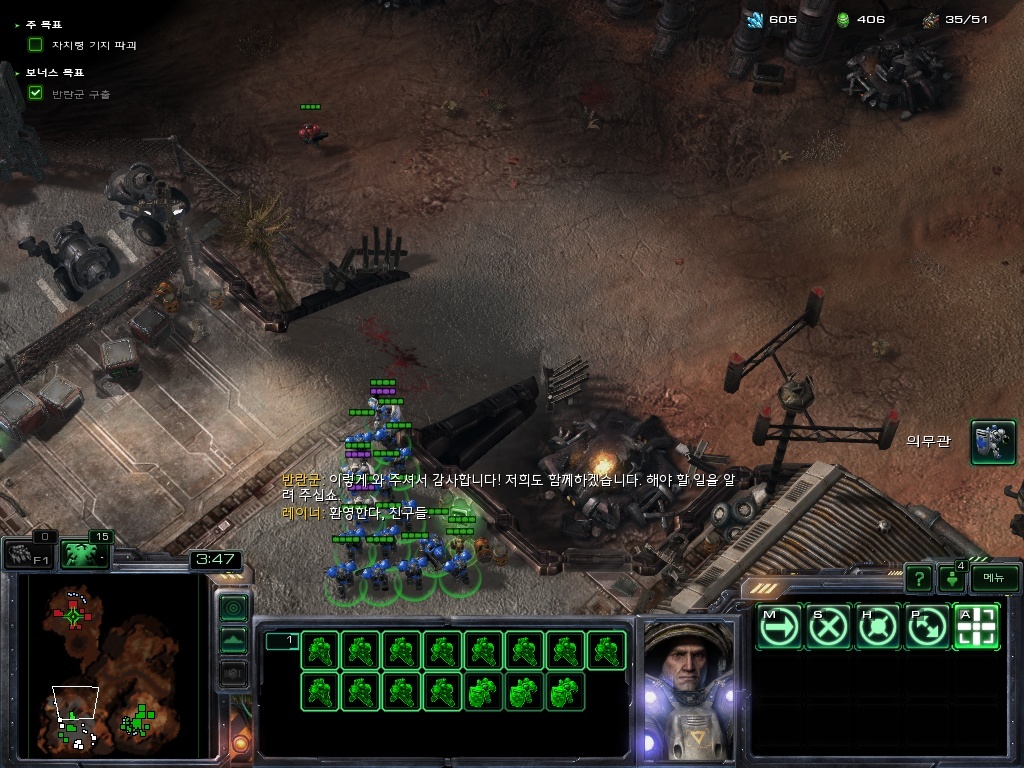This screenshot has height=768, width=1024.
Task: Select the Hold Position command
Action: tap(878, 627)
